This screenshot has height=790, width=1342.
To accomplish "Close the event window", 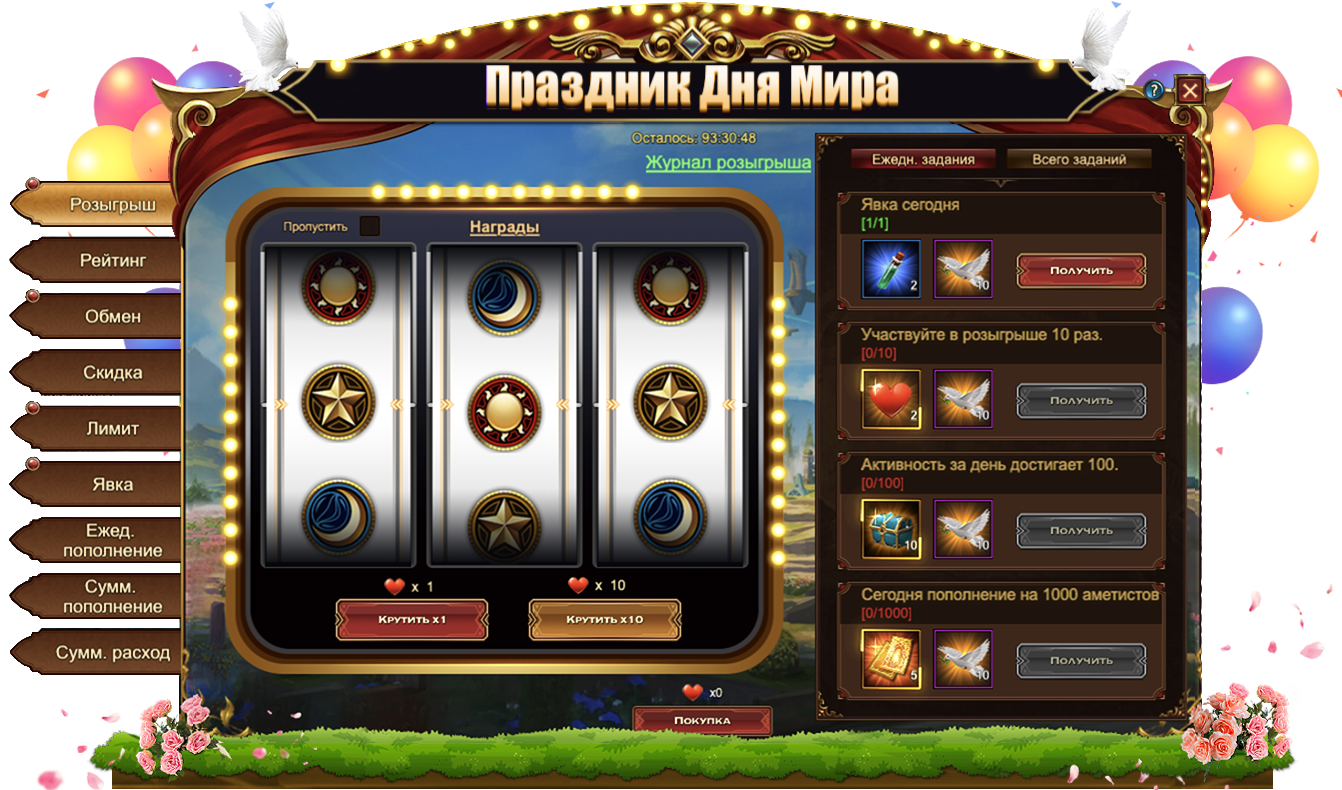I will tap(1189, 91).
